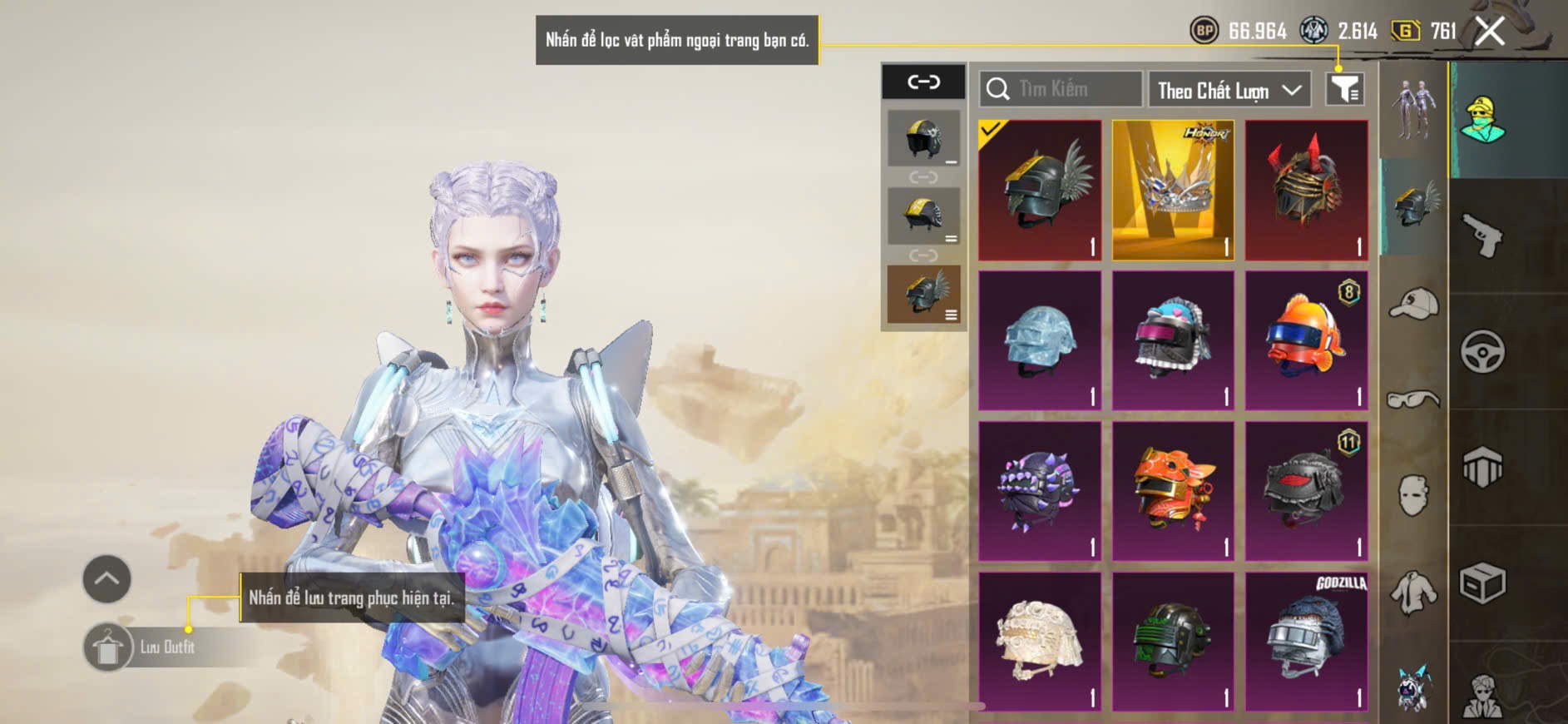Open the crate box category
The image size is (1568, 724).
(1483, 583)
